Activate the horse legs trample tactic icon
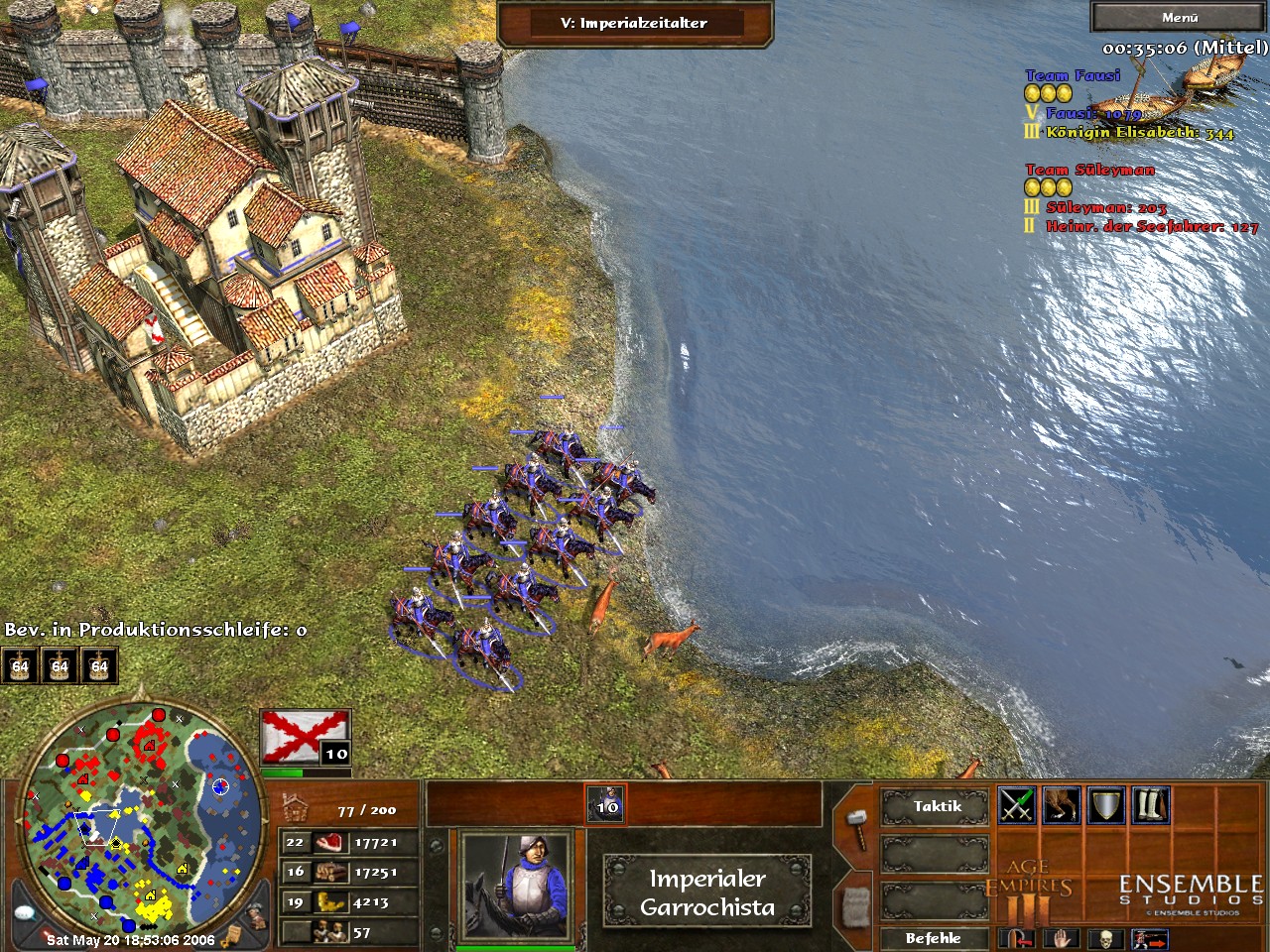Viewport: 1270px width, 952px height. click(x=1062, y=805)
